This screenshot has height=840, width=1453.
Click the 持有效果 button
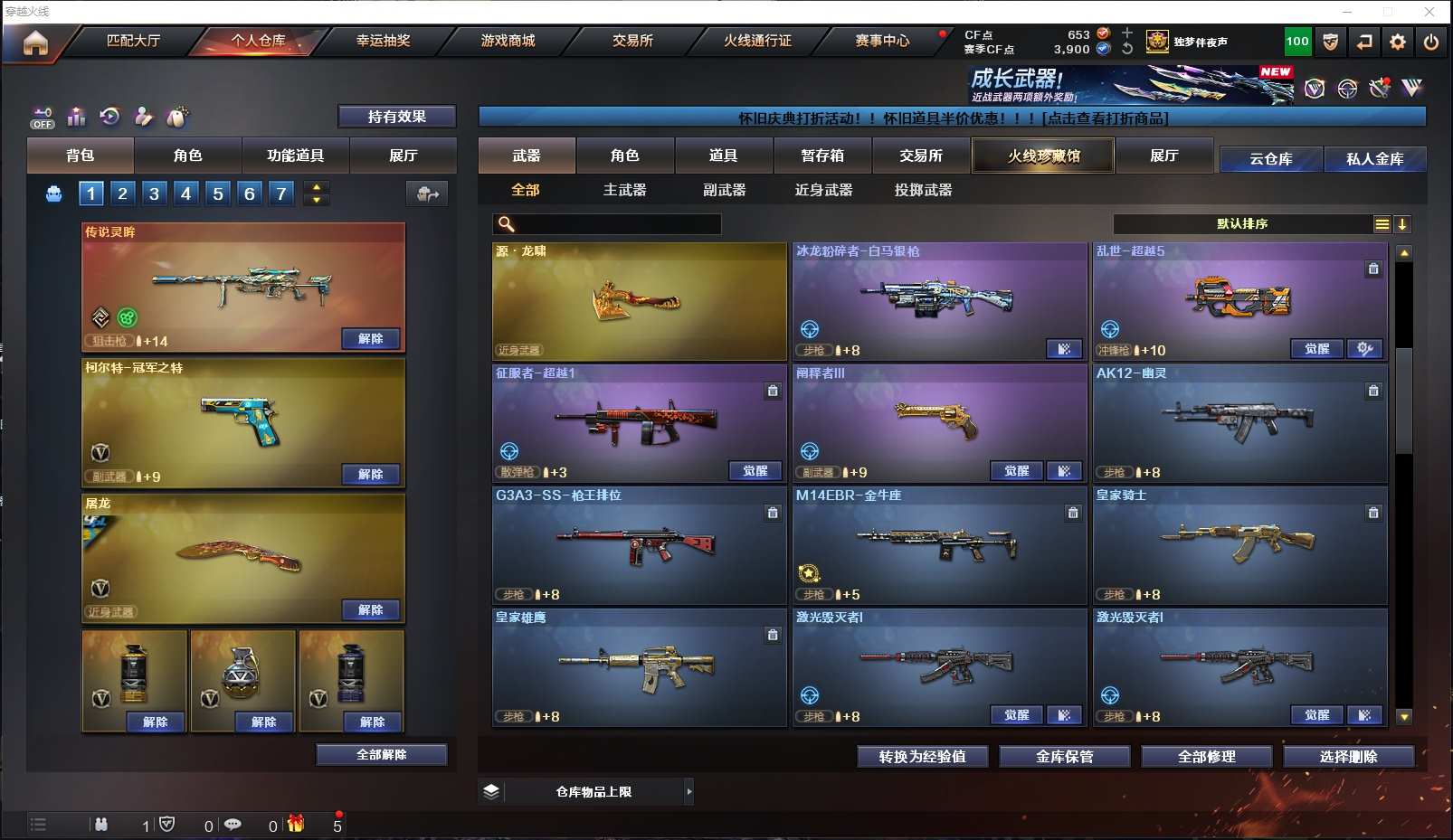coord(396,117)
